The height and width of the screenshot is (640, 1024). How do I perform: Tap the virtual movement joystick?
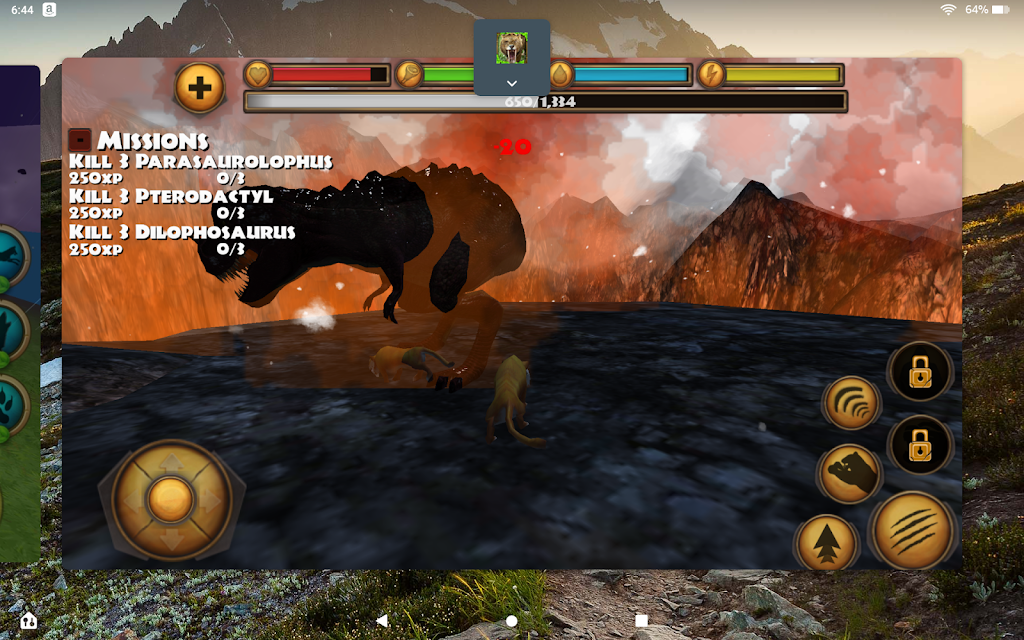coord(171,497)
